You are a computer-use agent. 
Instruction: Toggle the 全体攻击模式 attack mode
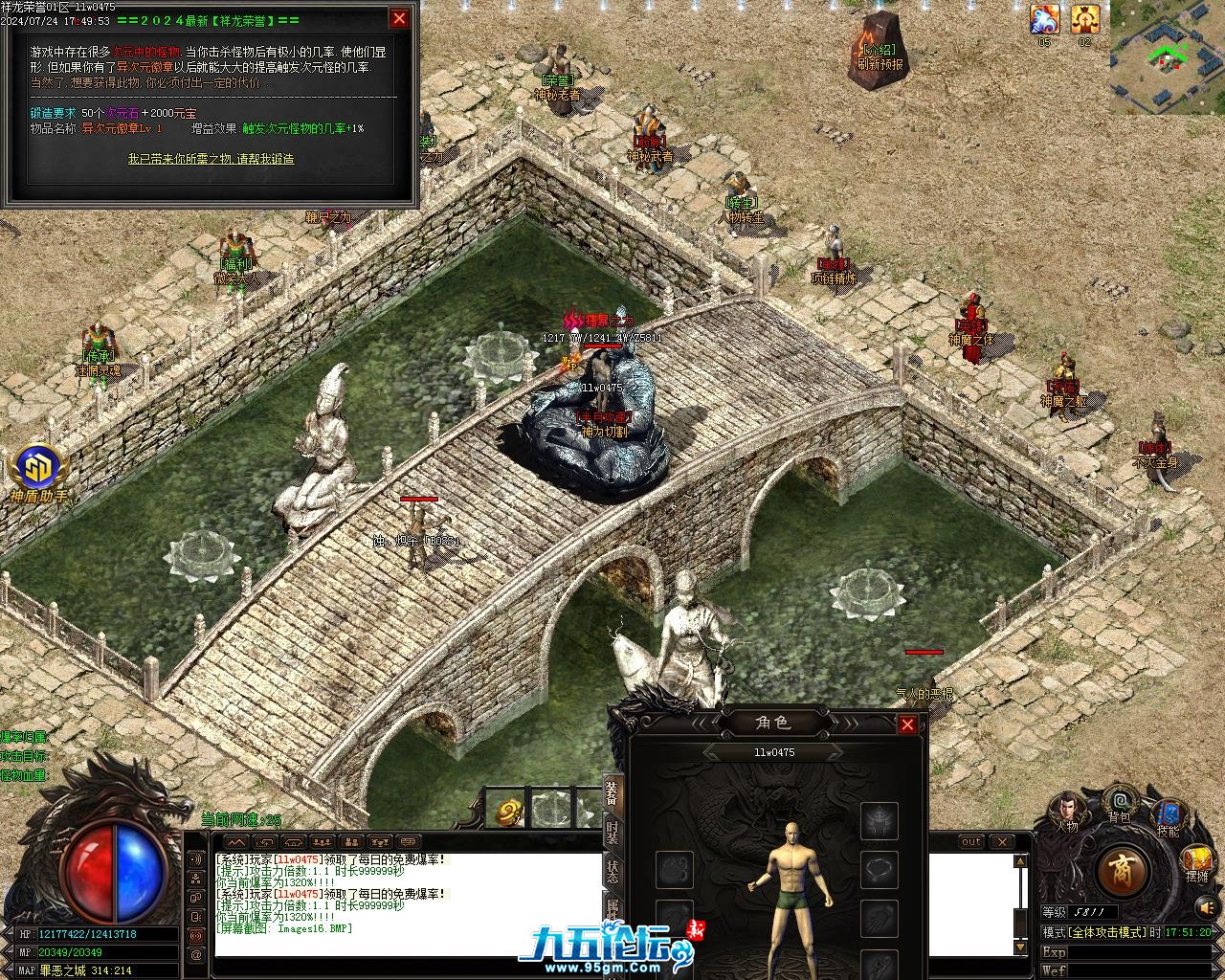click(x=1106, y=932)
